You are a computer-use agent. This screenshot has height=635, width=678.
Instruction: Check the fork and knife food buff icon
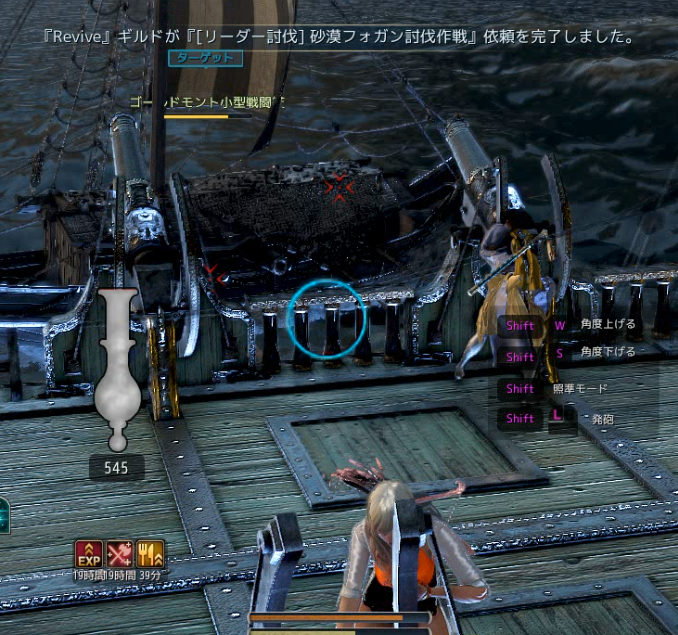coord(151,553)
